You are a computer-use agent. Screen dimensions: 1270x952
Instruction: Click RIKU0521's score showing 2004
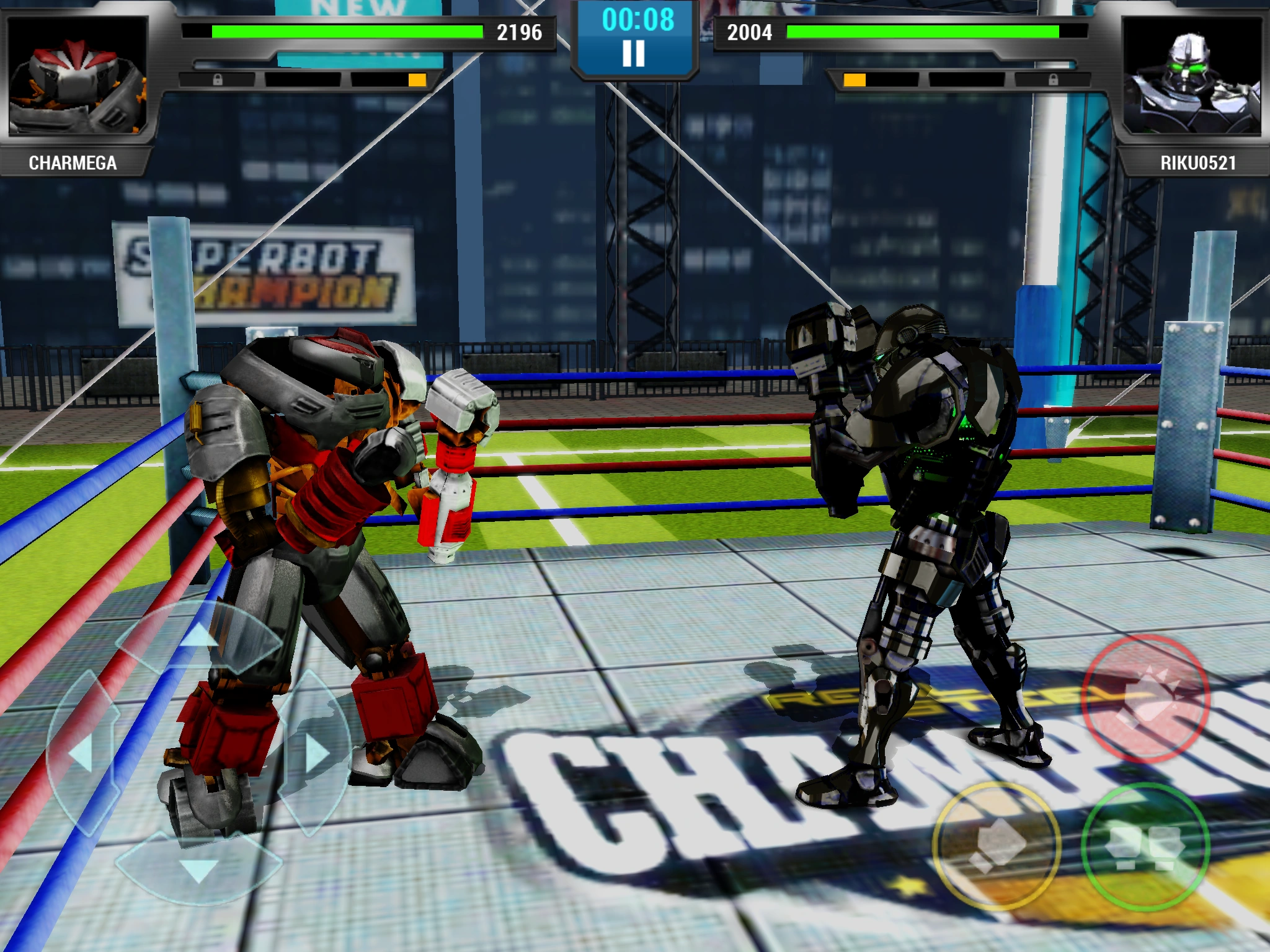[x=748, y=31]
